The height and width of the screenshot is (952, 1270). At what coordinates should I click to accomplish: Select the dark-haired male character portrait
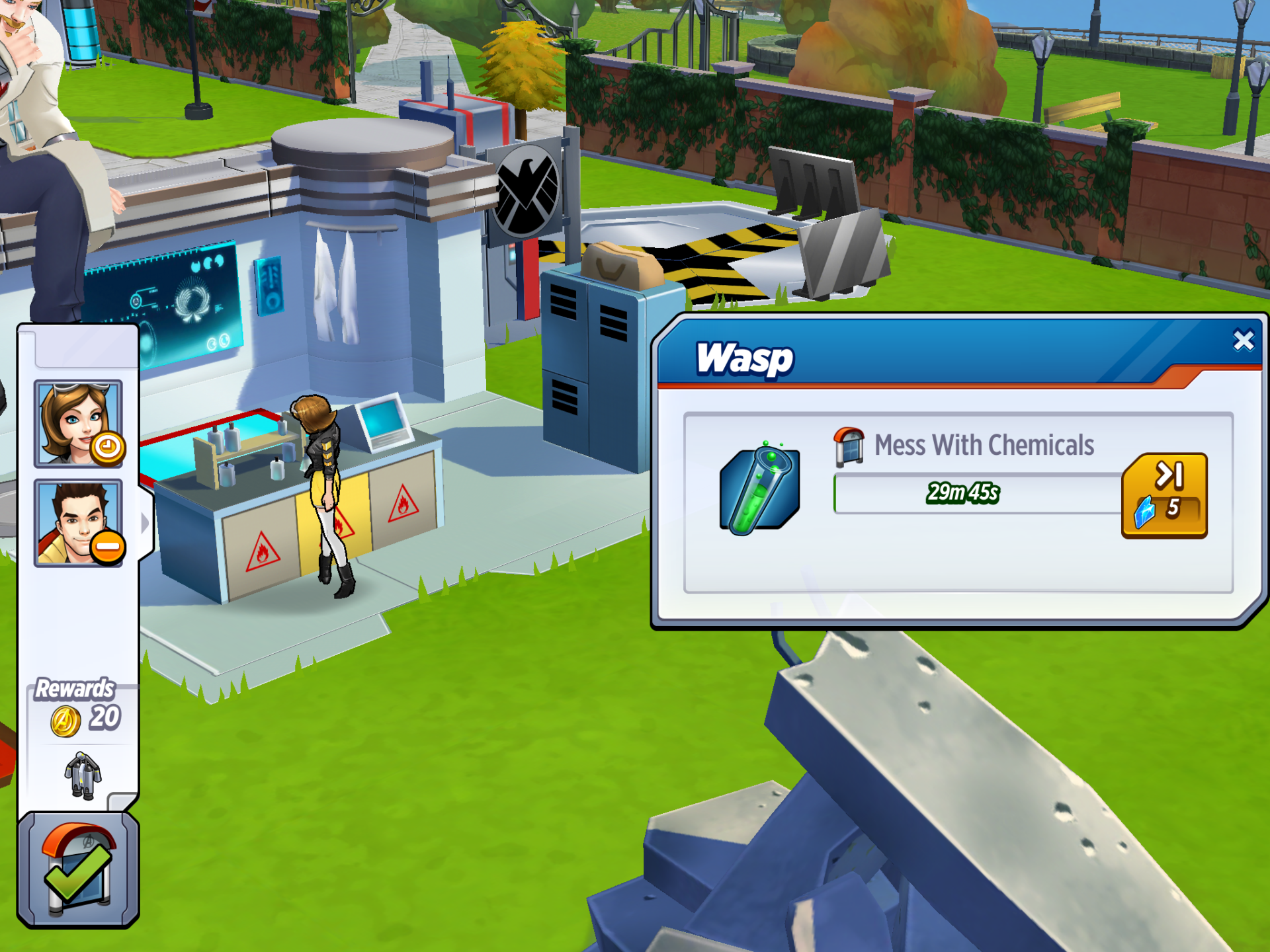pos(78,523)
